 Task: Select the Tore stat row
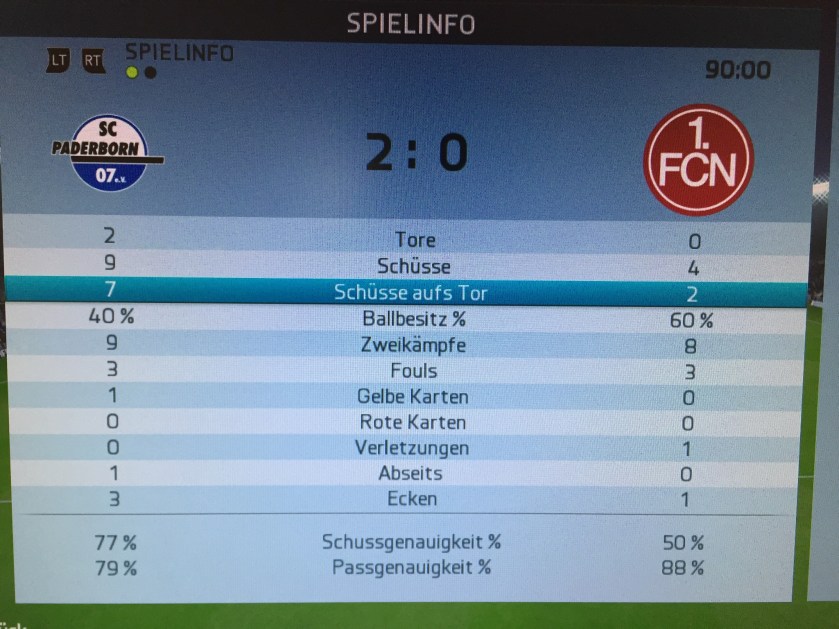[414, 240]
